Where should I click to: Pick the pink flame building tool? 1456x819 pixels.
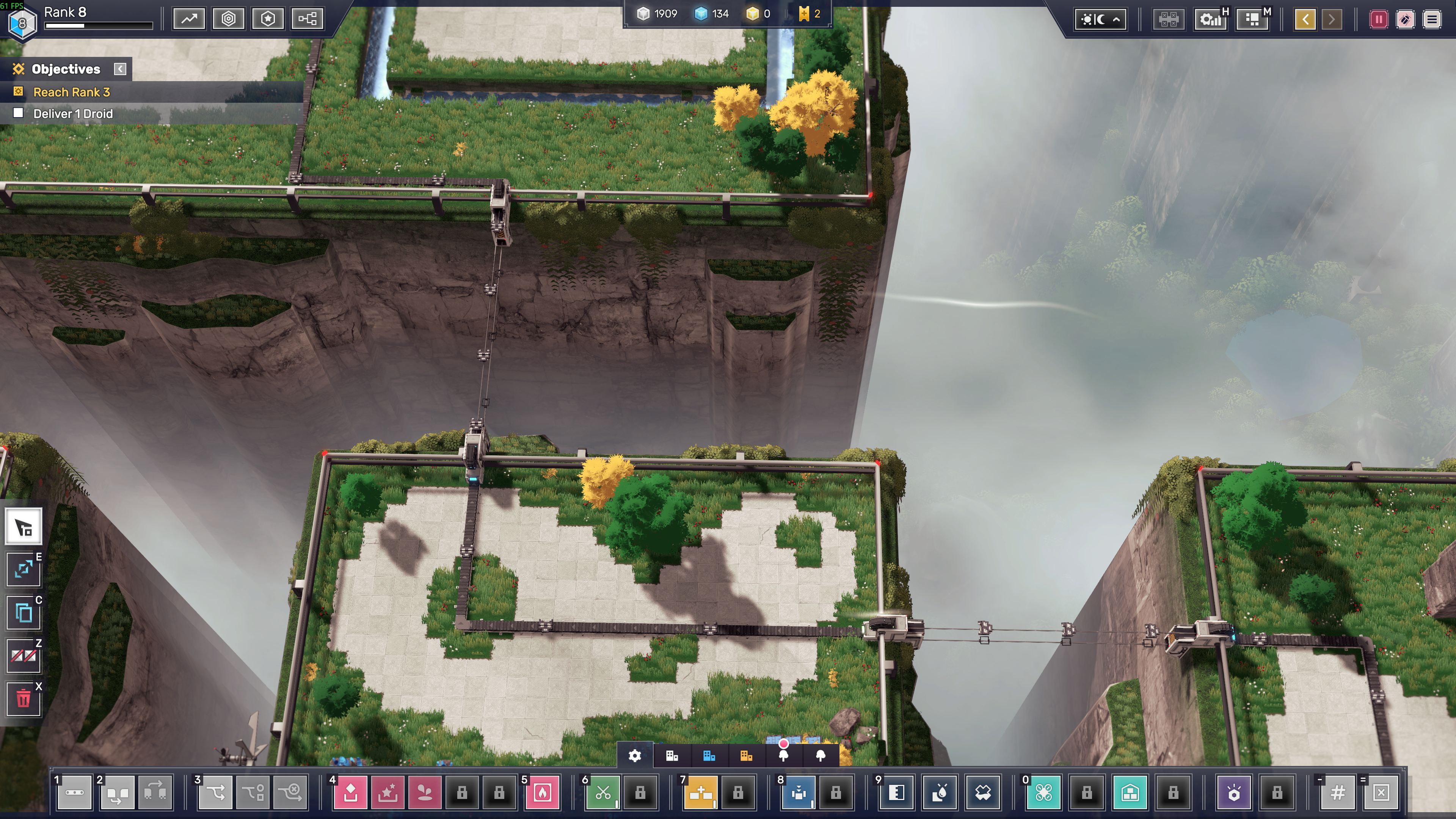(x=542, y=792)
